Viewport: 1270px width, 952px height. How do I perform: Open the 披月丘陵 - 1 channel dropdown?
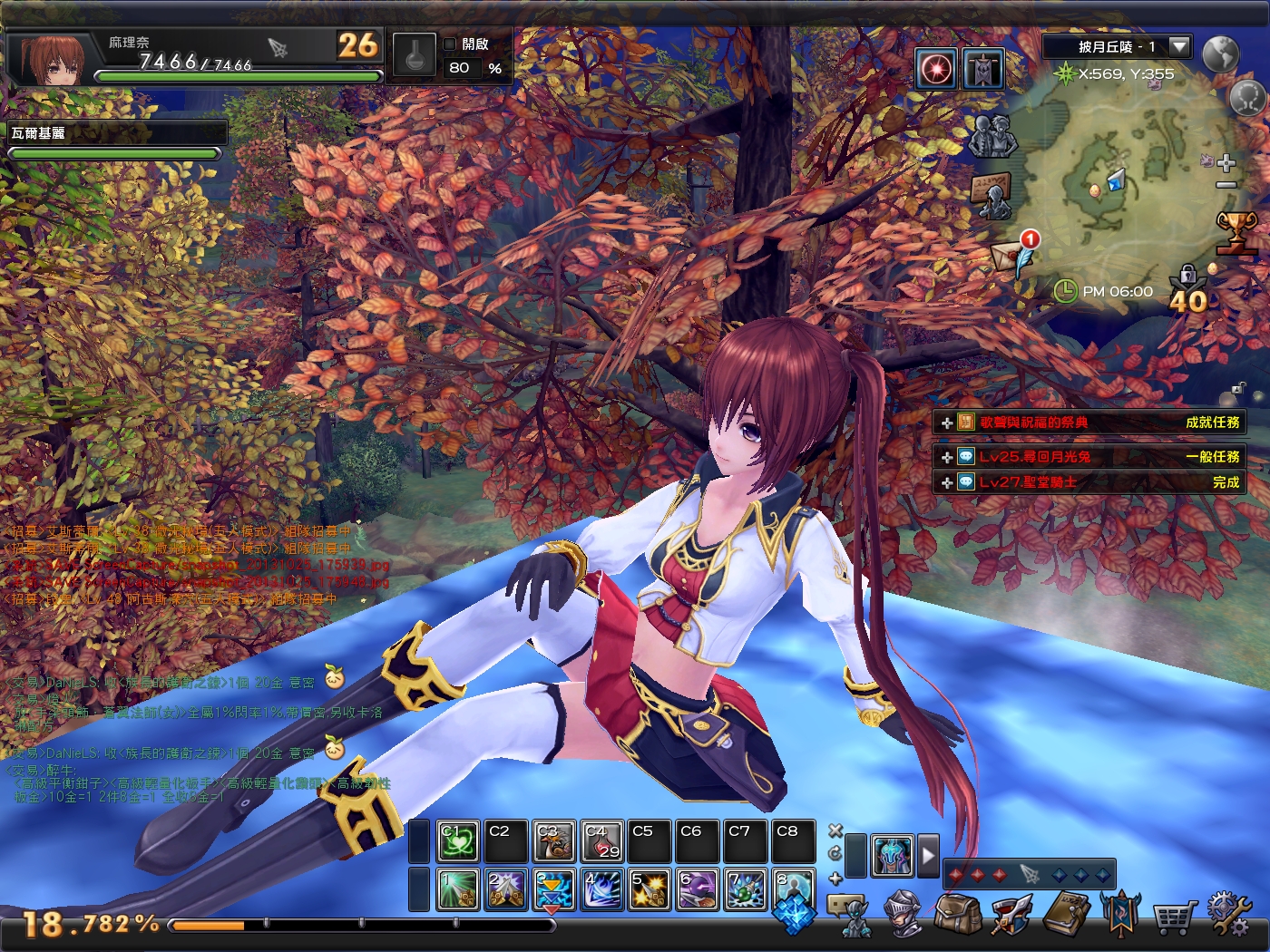coord(1177,47)
